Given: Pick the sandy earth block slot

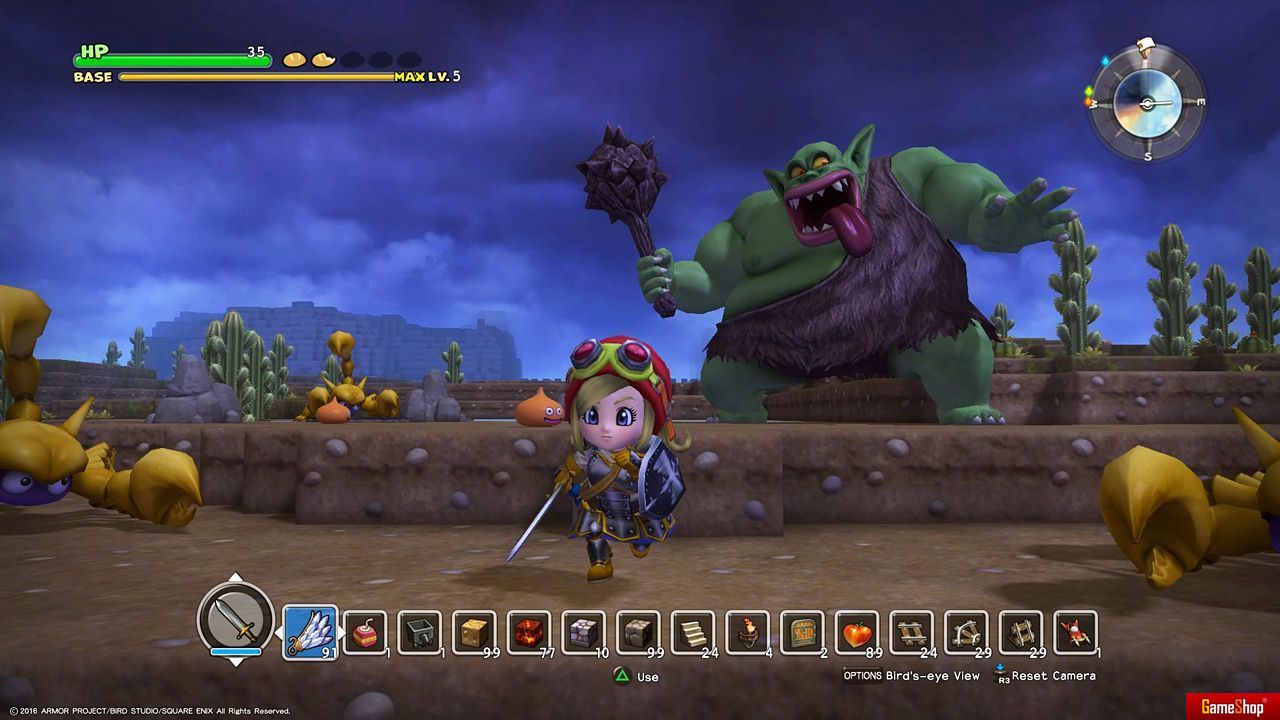Looking at the screenshot, I should pyautogui.click(x=474, y=632).
